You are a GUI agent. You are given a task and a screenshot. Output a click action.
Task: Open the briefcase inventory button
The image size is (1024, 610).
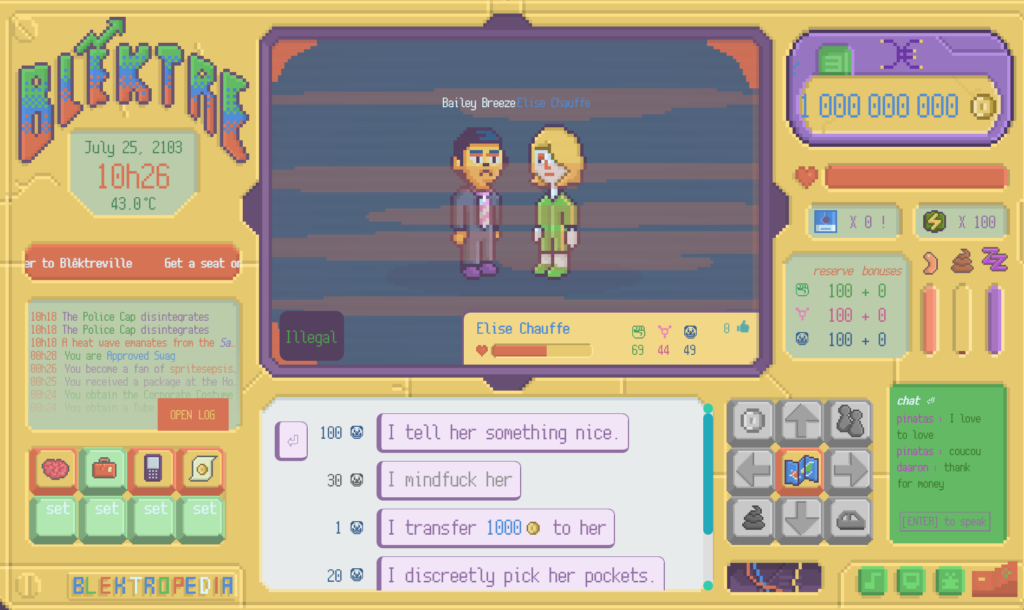coord(106,469)
